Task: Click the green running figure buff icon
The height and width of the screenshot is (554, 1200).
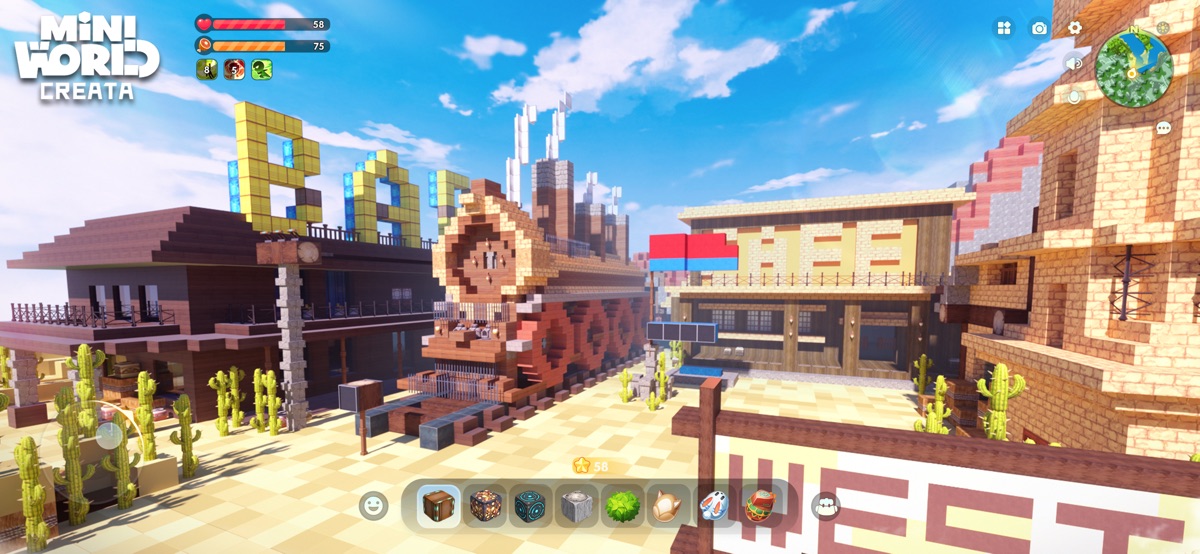Action: (262, 69)
